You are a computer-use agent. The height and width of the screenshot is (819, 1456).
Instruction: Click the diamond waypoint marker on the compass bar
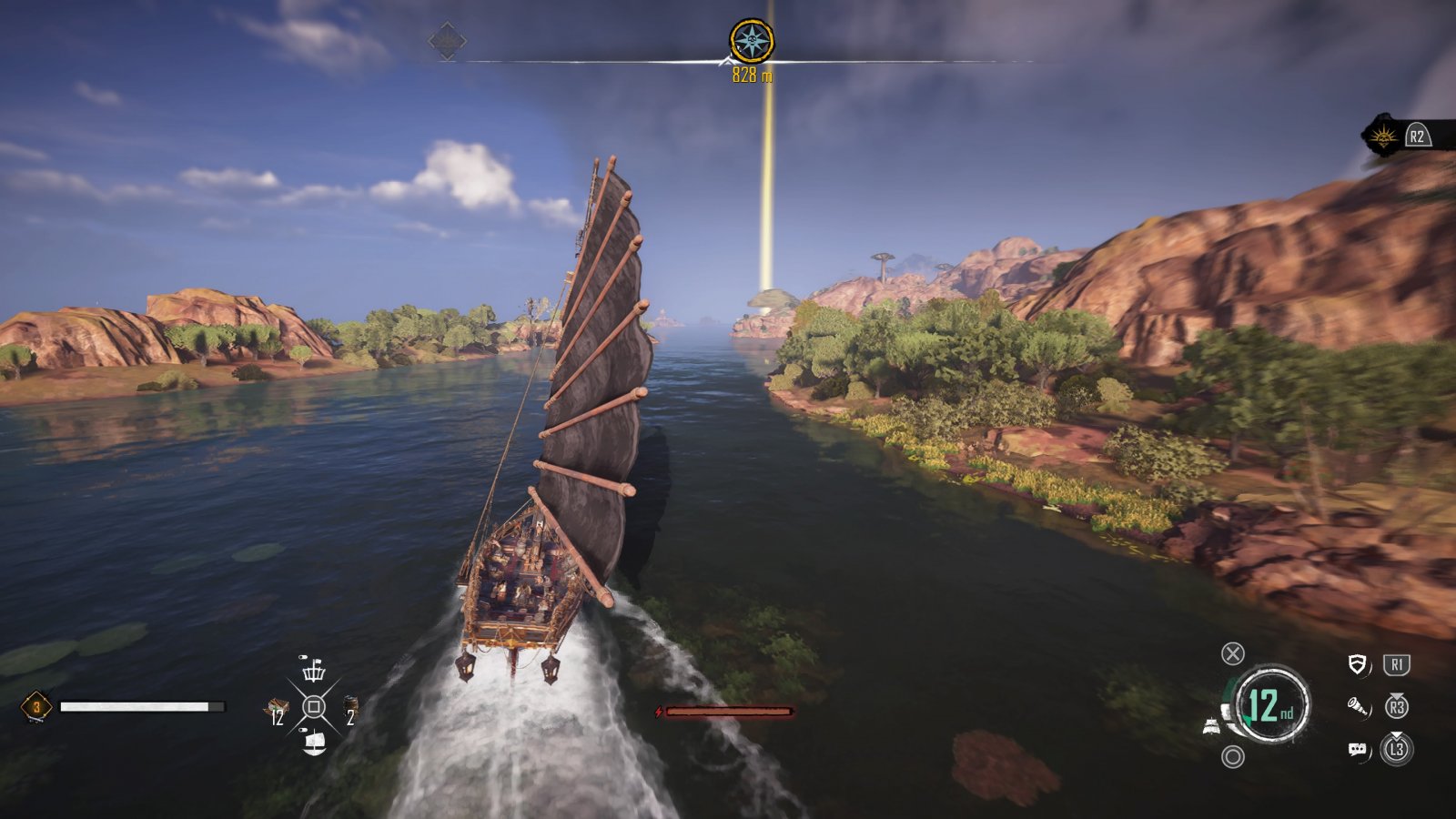446,39
